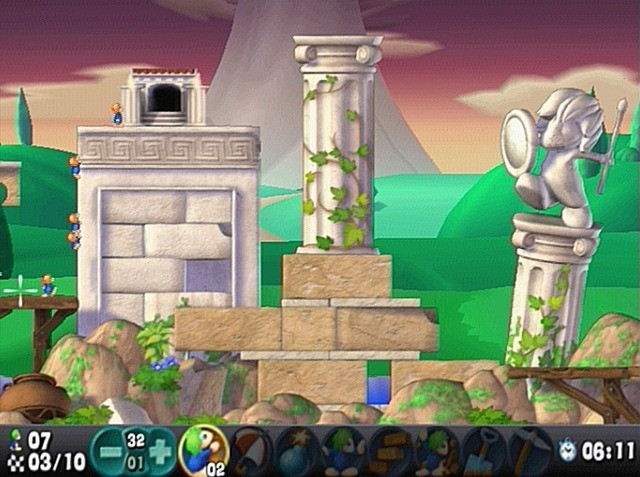The image size is (640, 477).
Task: Choose the basher lemming skill
Action: [436, 448]
